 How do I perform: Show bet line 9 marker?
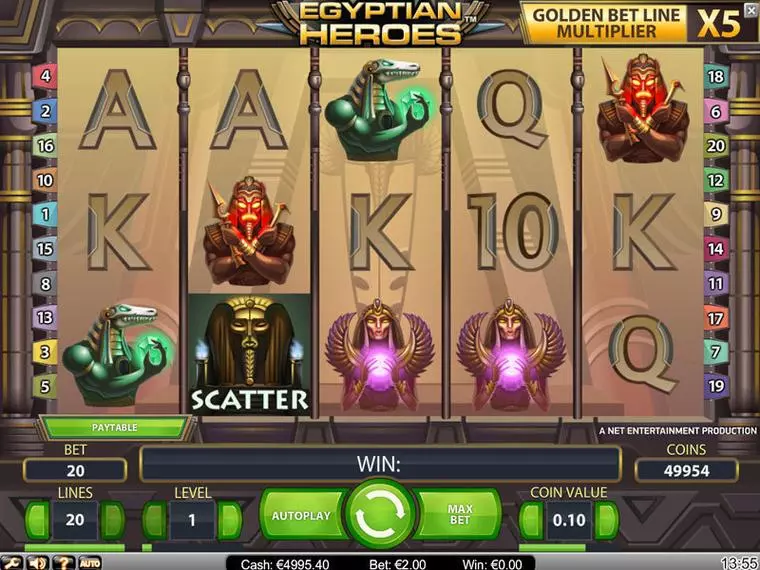point(715,213)
